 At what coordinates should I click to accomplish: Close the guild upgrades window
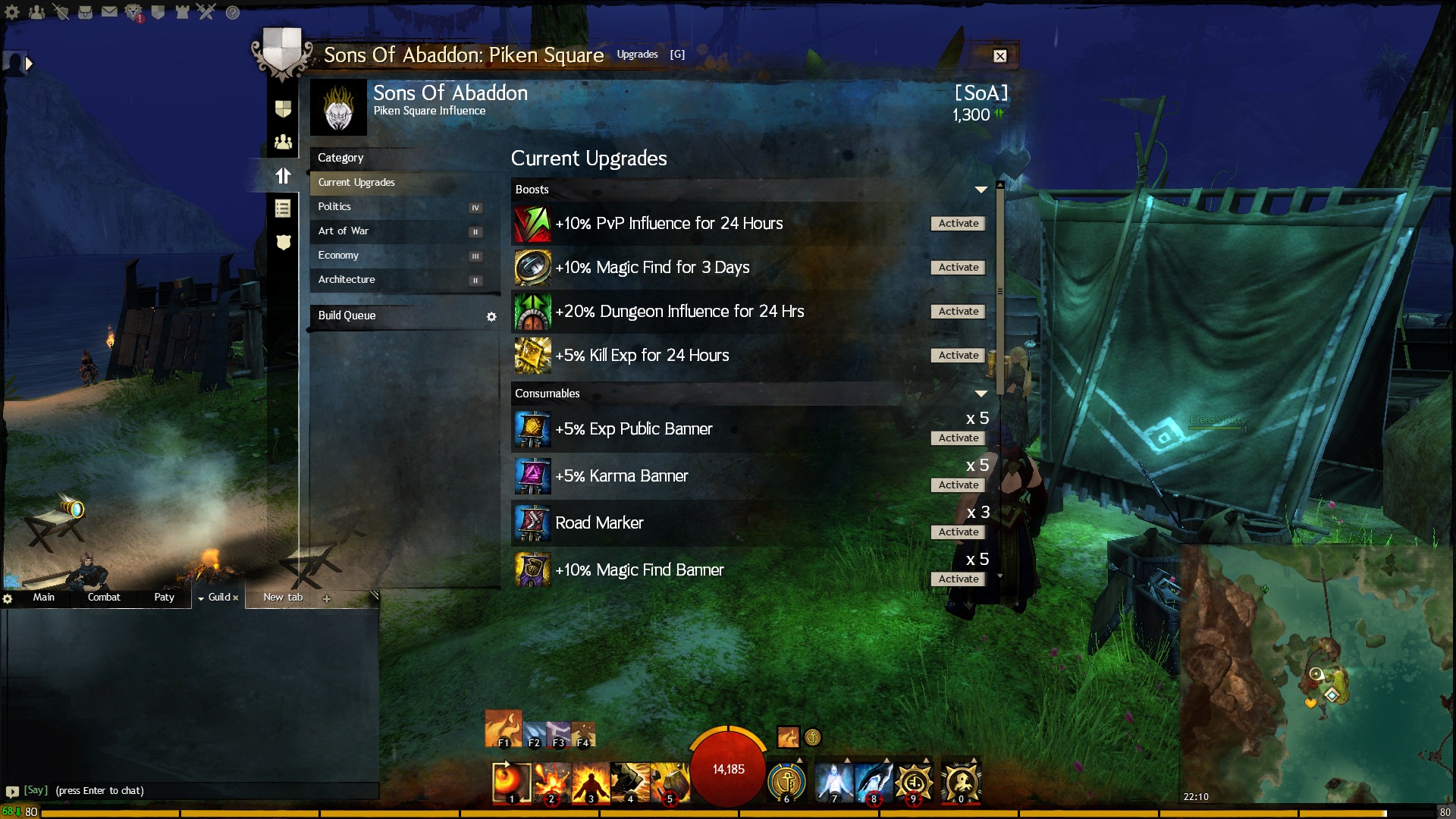999,55
